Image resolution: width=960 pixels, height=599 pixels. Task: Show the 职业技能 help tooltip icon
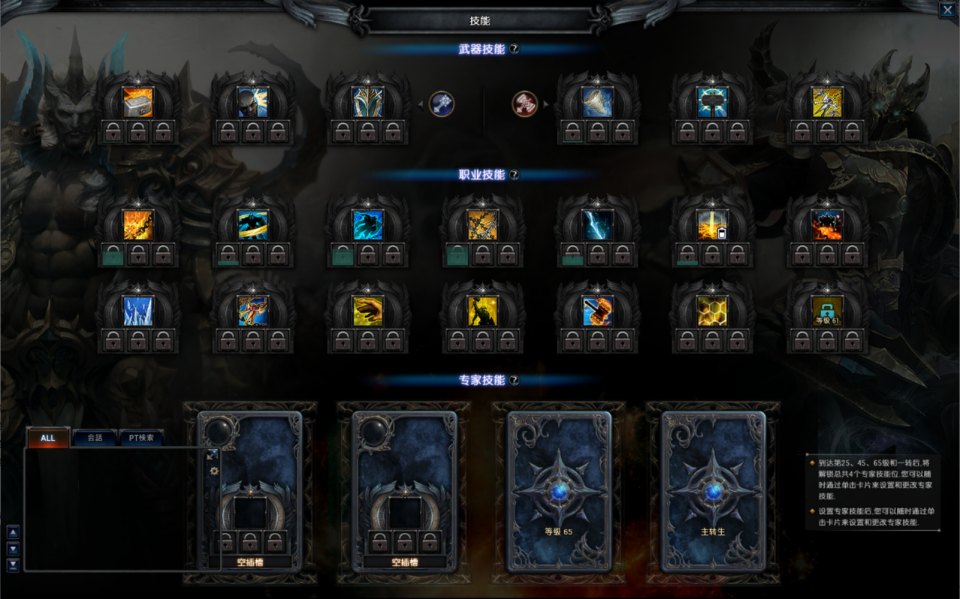[x=514, y=174]
